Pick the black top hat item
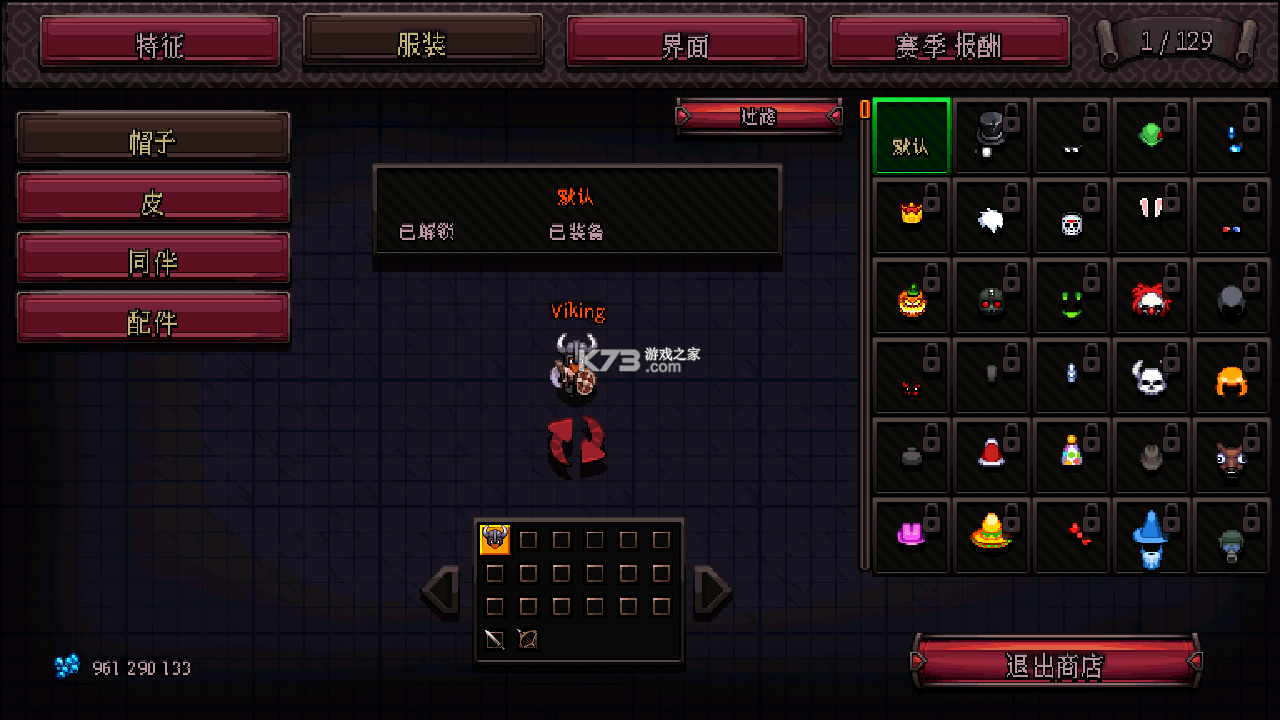 click(x=991, y=136)
